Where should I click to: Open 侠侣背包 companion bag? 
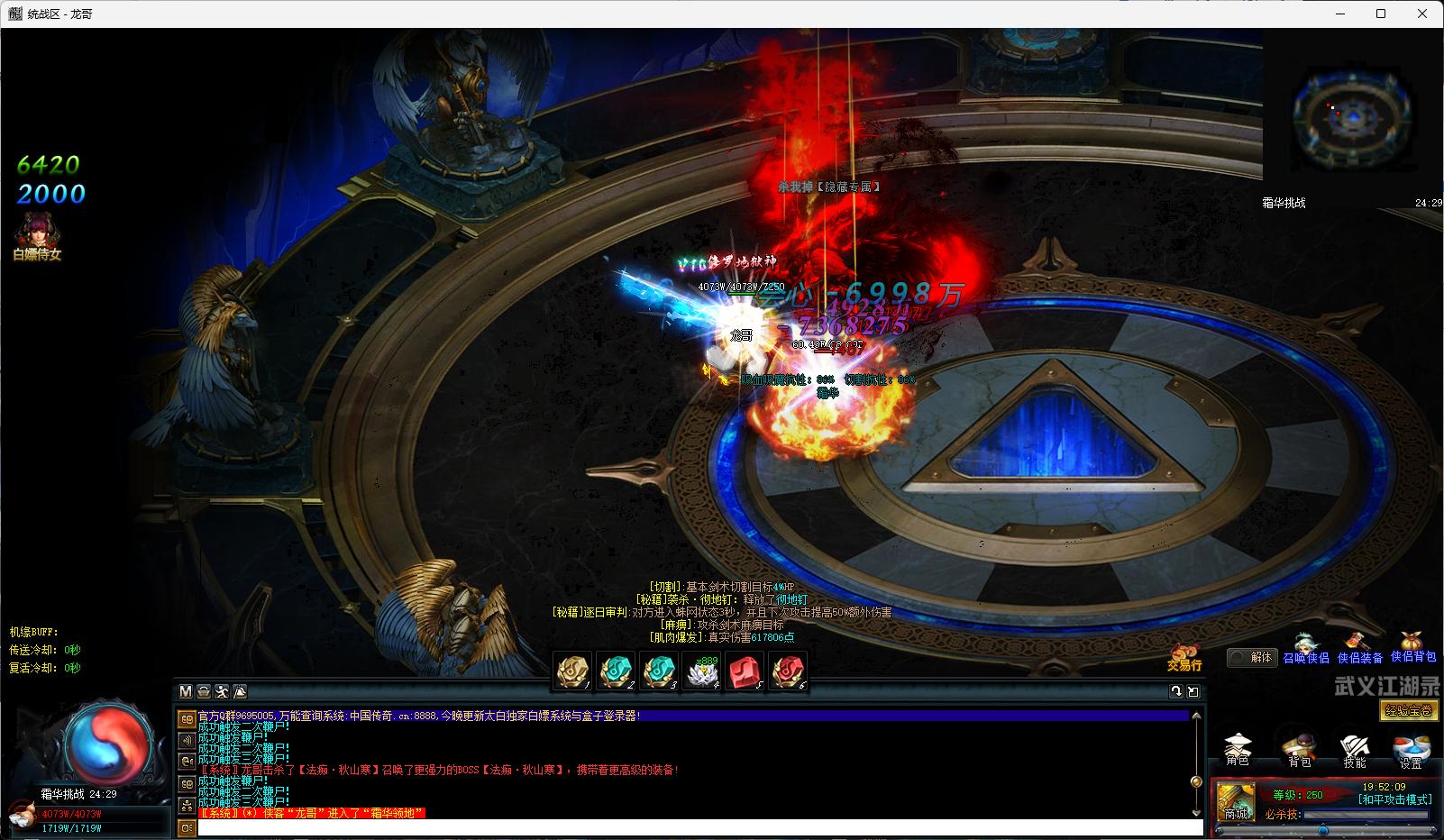[x=1412, y=647]
